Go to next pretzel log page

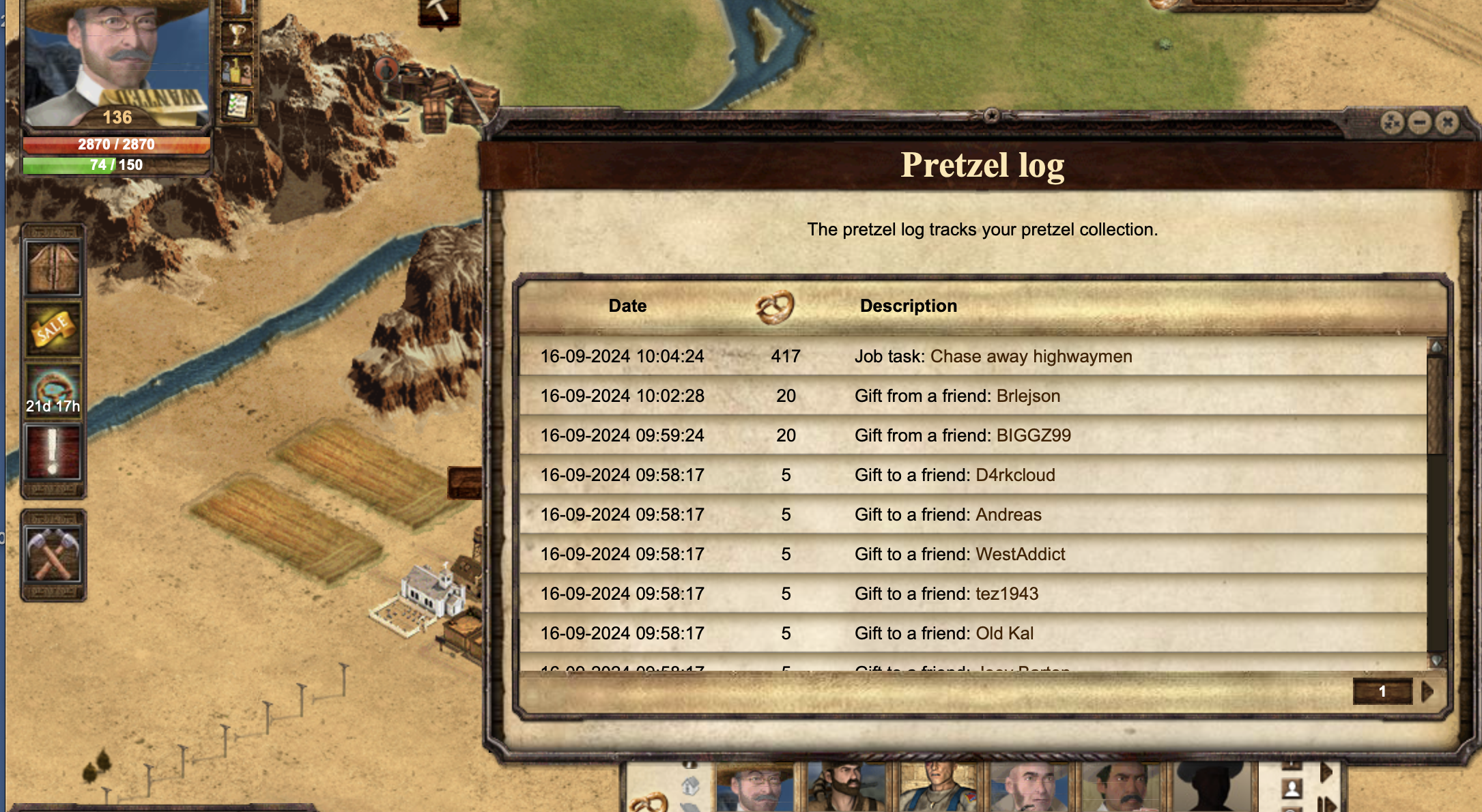click(1427, 692)
